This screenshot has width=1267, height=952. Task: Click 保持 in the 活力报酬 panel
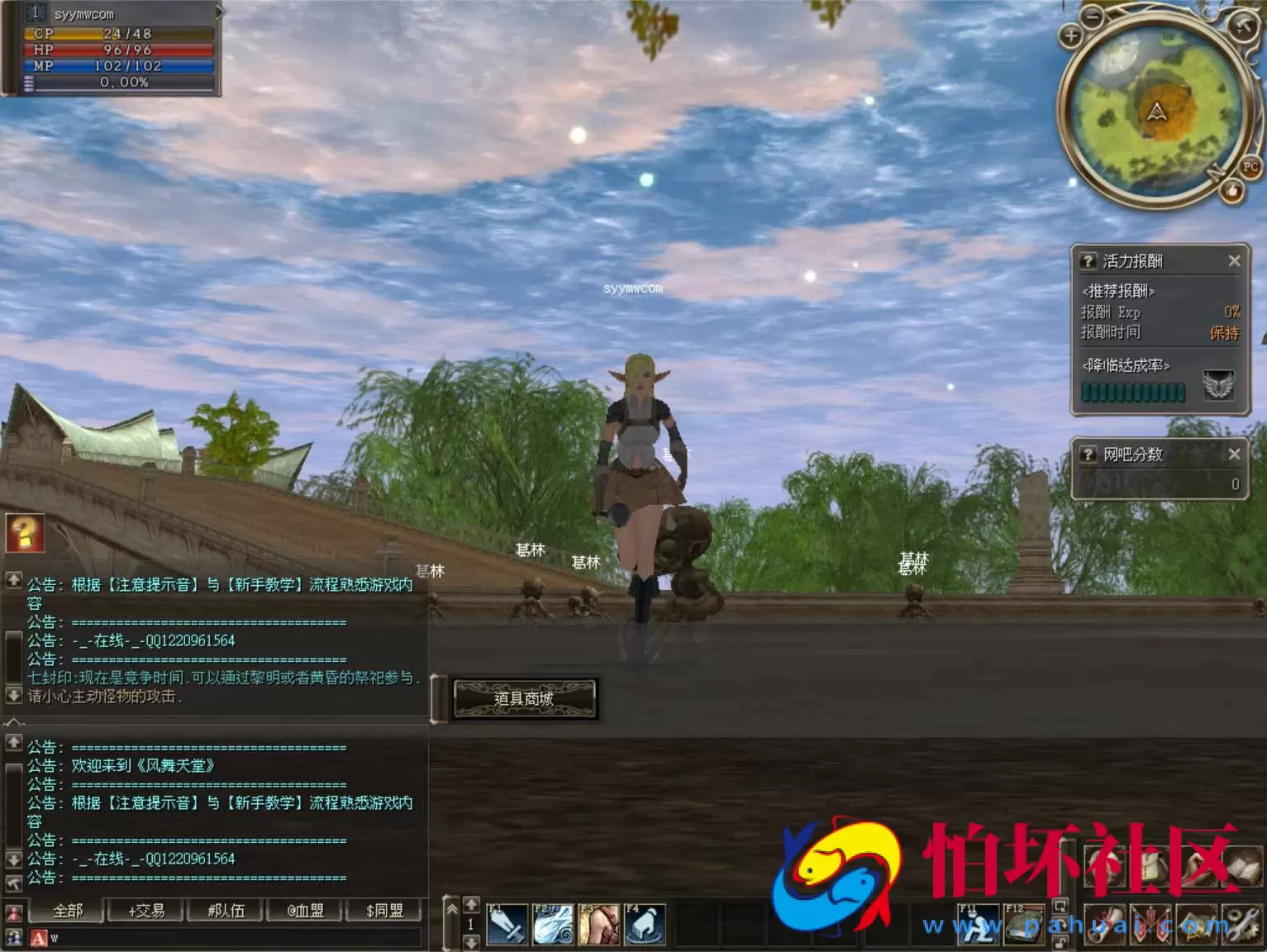coord(1224,333)
